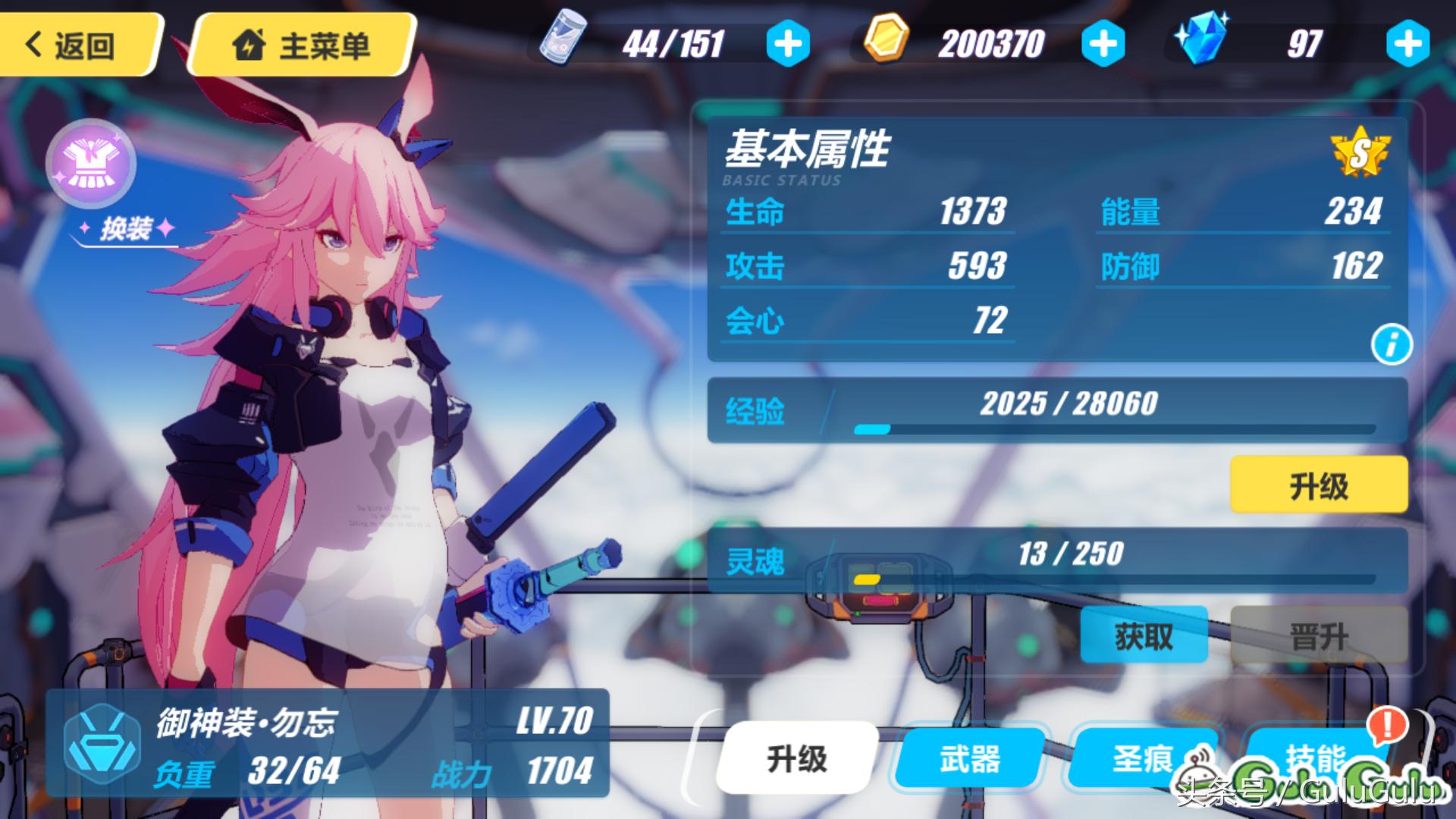Add stamina with the plus button
Image resolution: width=1456 pixels, height=819 pixels.
[x=788, y=44]
